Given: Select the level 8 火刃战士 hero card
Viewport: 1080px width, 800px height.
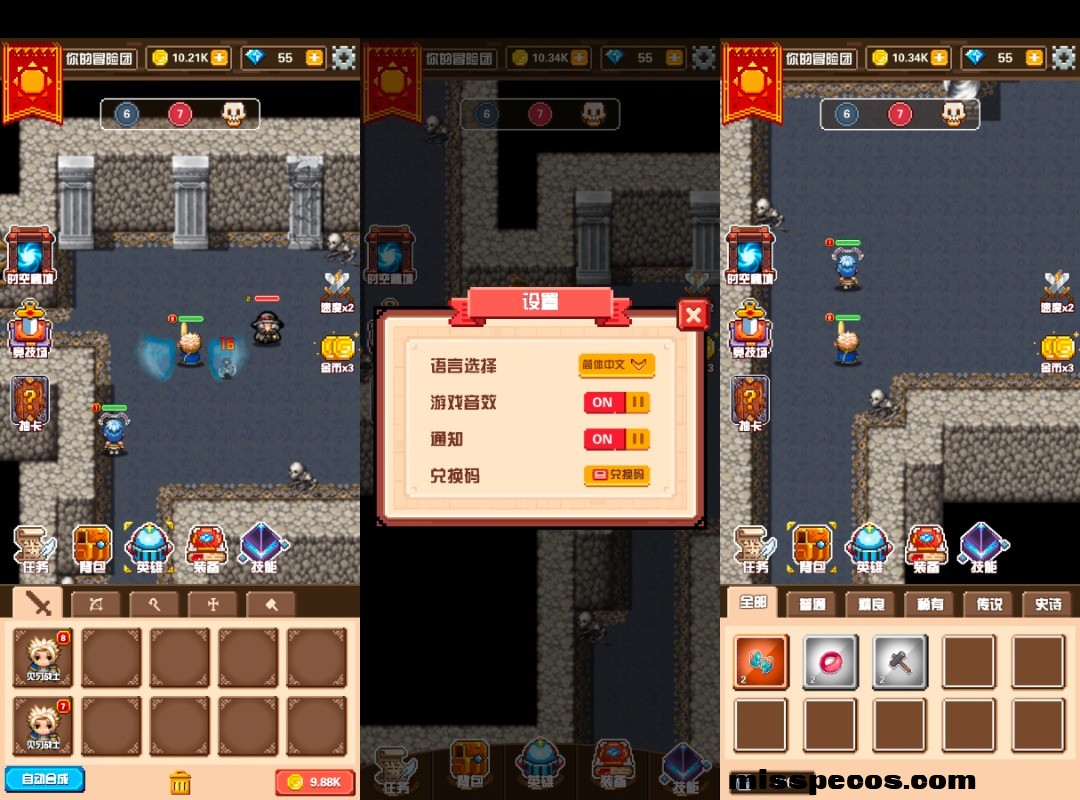Looking at the screenshot, I should tap(43, 657).
